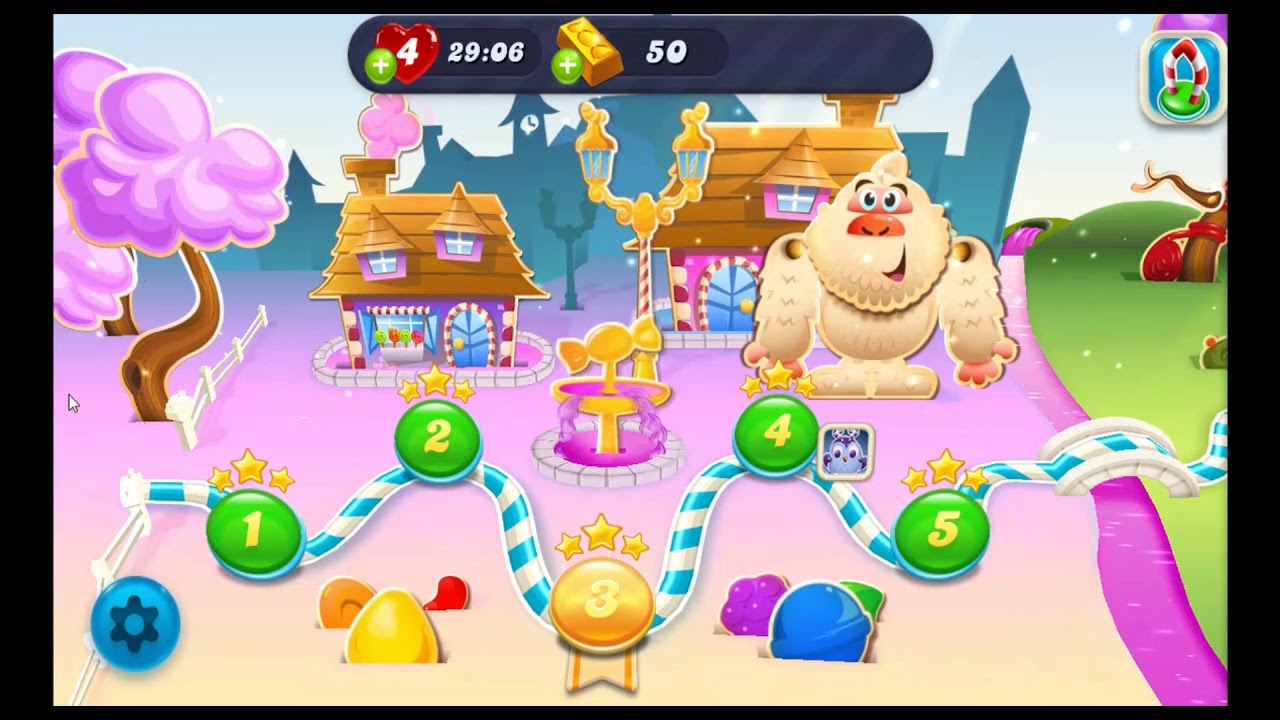
Task: Open the blue gear settings button
Action: tap(134, 623)
